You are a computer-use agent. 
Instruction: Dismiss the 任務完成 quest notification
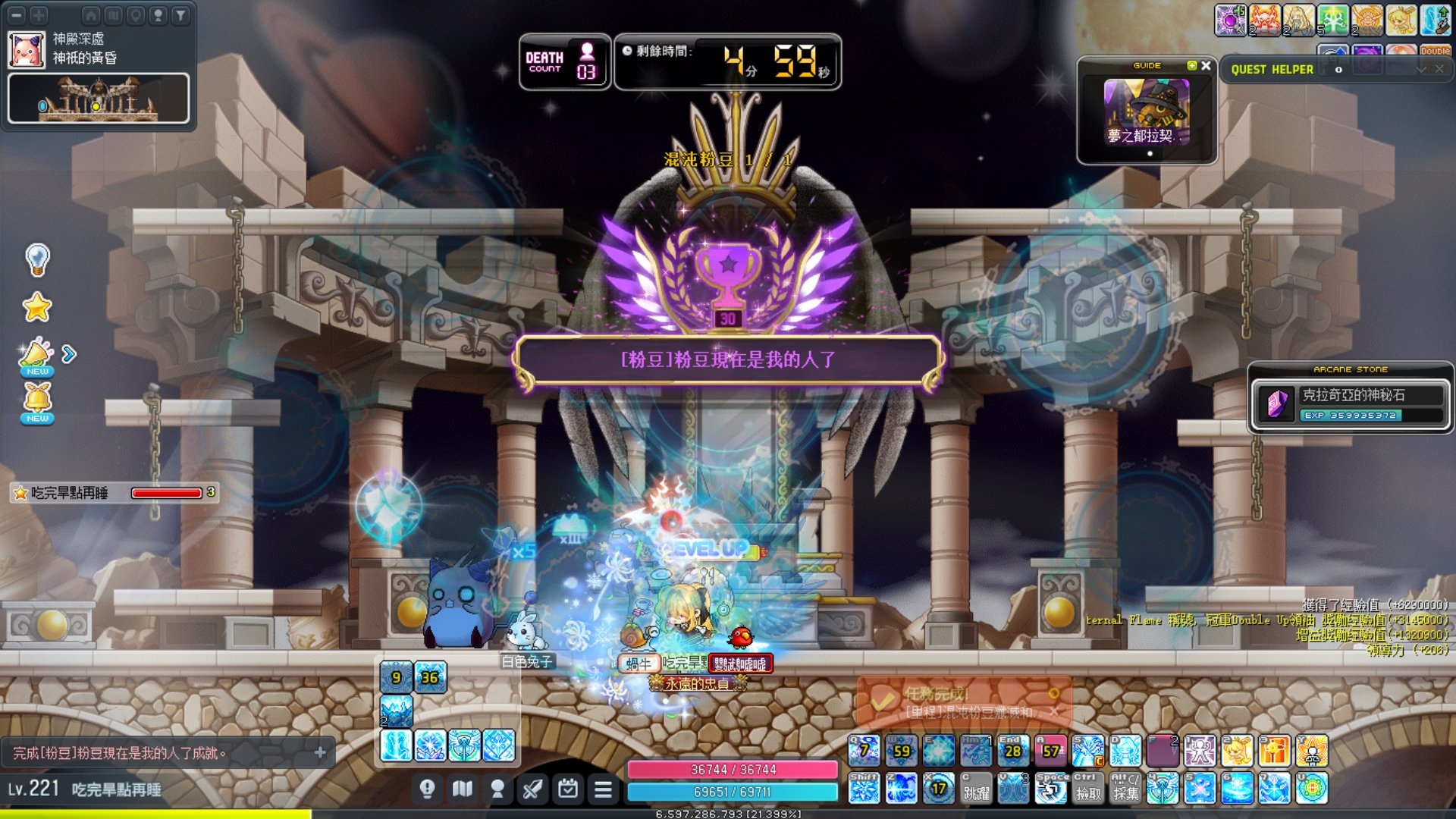pos(1053,711)
